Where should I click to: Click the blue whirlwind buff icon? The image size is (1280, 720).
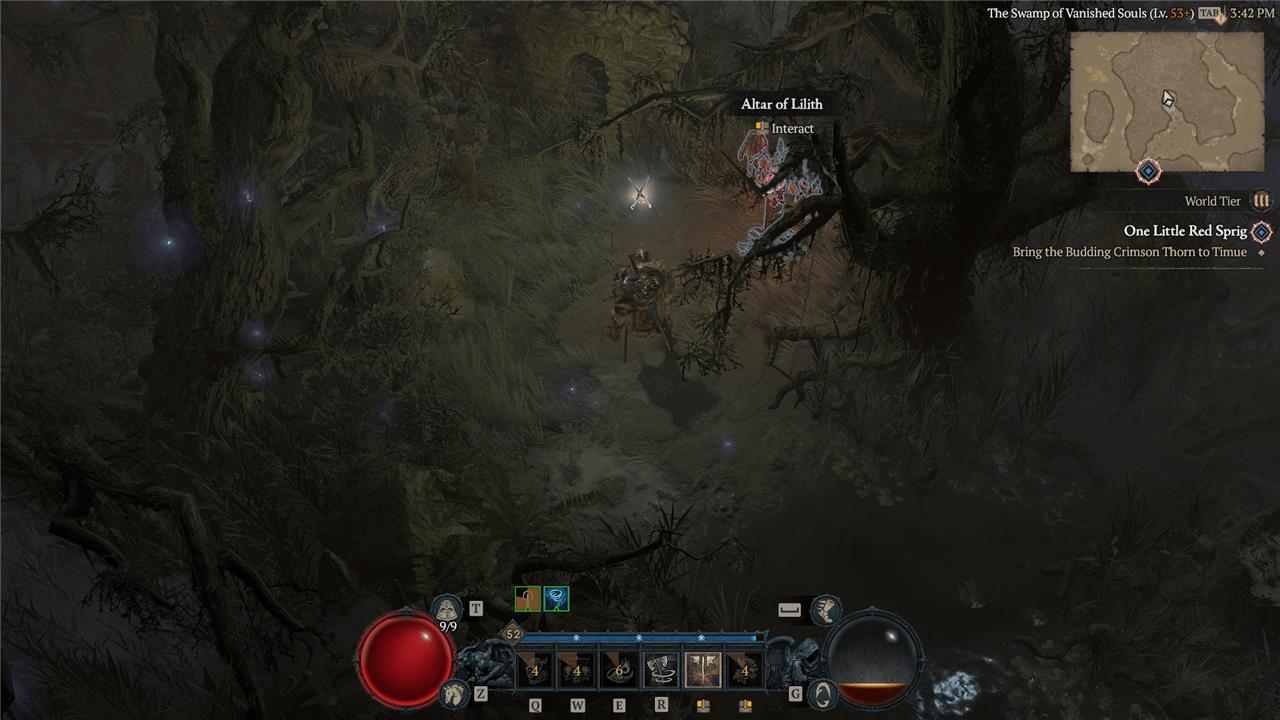coord(556,599)
